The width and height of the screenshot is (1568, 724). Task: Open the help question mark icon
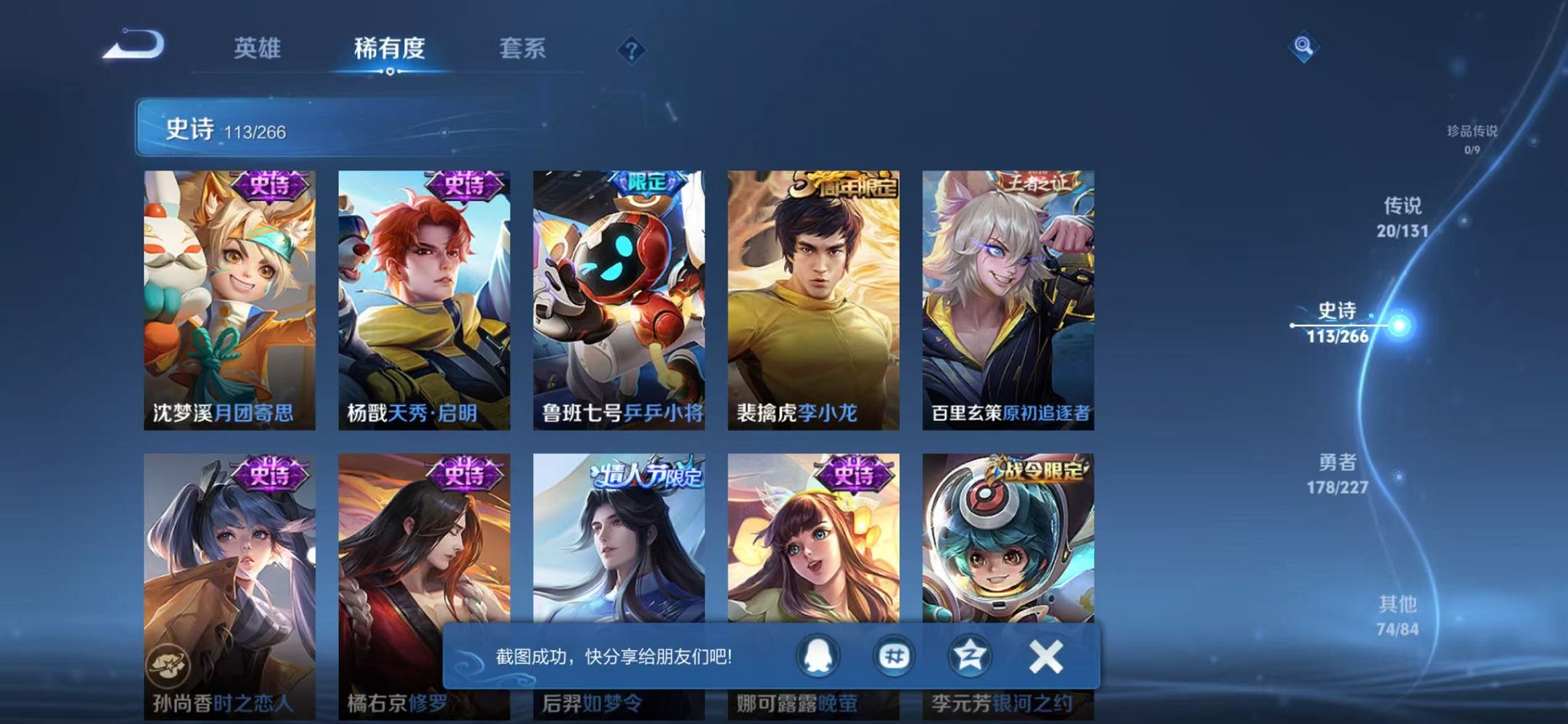pyautogui.click(x=632, y=50)
